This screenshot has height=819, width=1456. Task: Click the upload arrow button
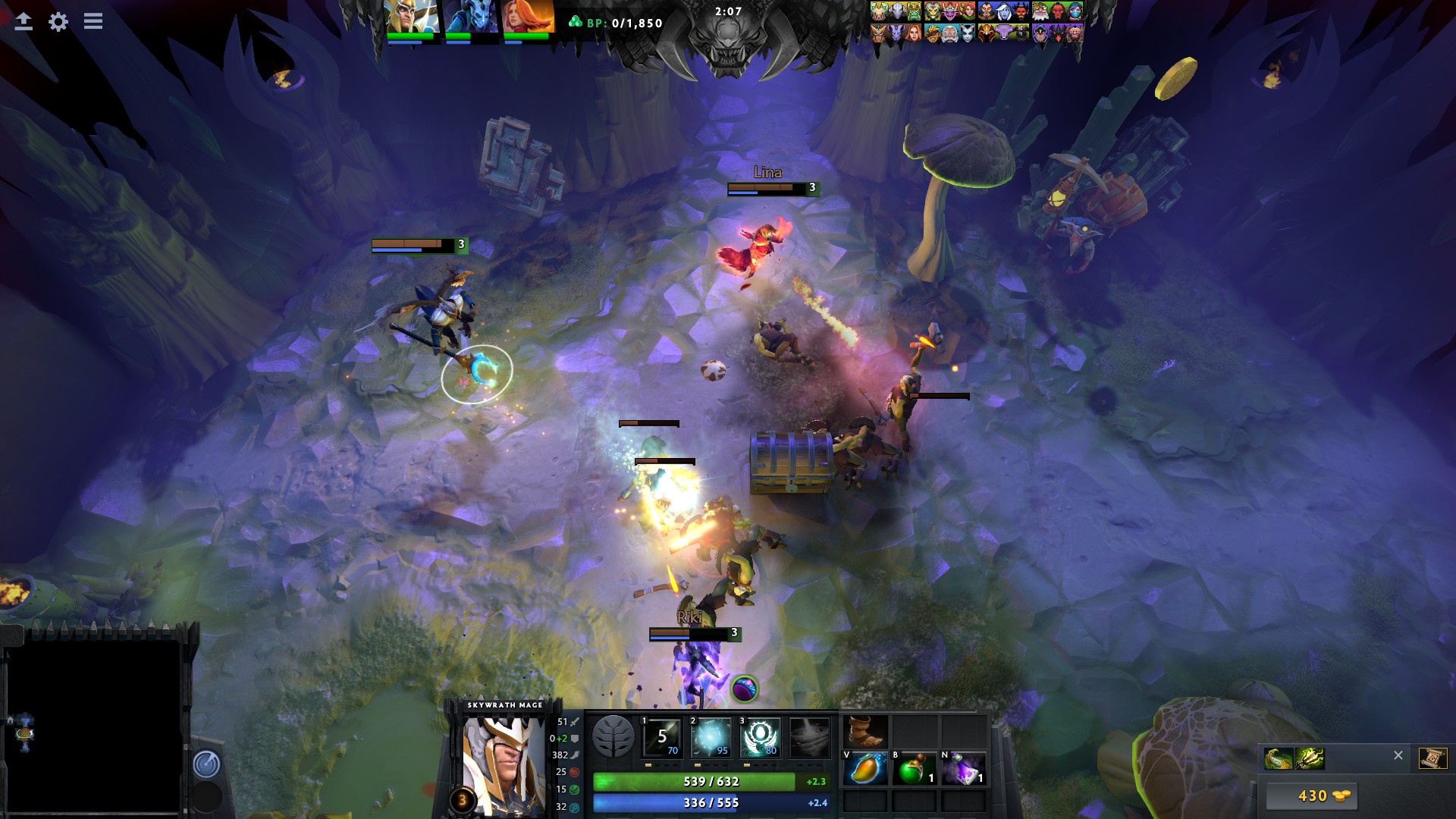coord(24,22)
